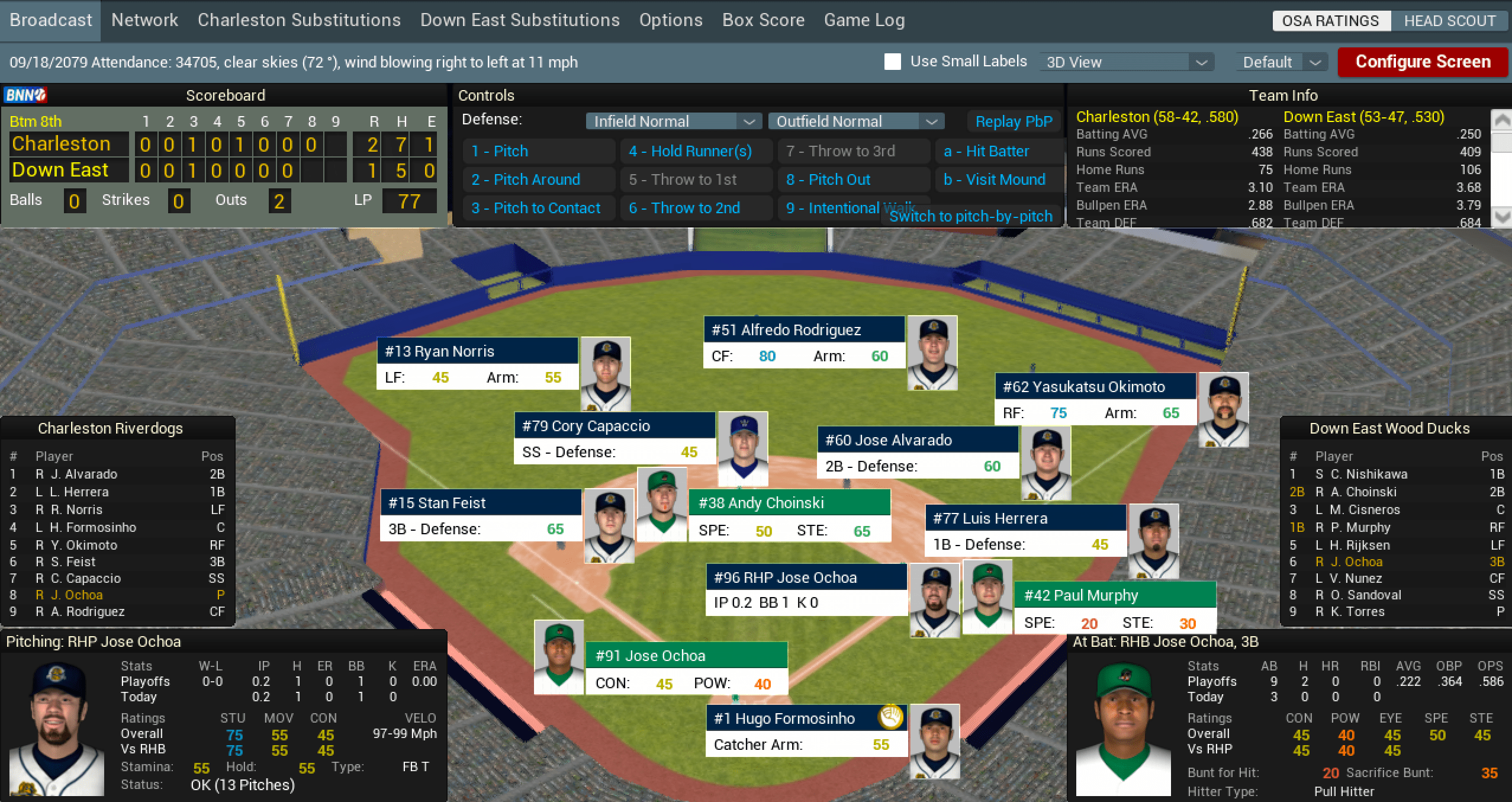The width and height of the screenshot is (1512, 802).
Task: Switch to the Options tab
Action: tap(671, 20)
